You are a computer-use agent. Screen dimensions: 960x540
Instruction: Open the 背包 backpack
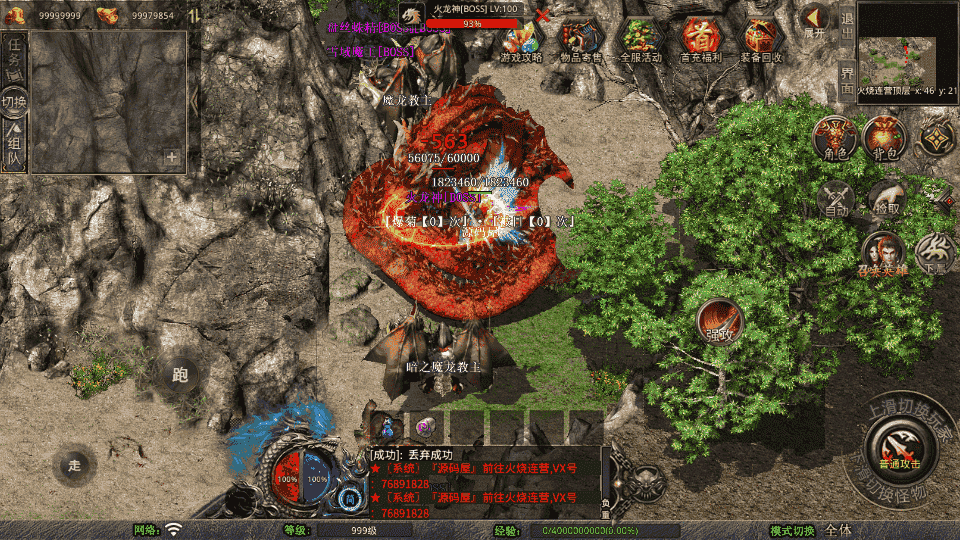(x=884, y=138)
